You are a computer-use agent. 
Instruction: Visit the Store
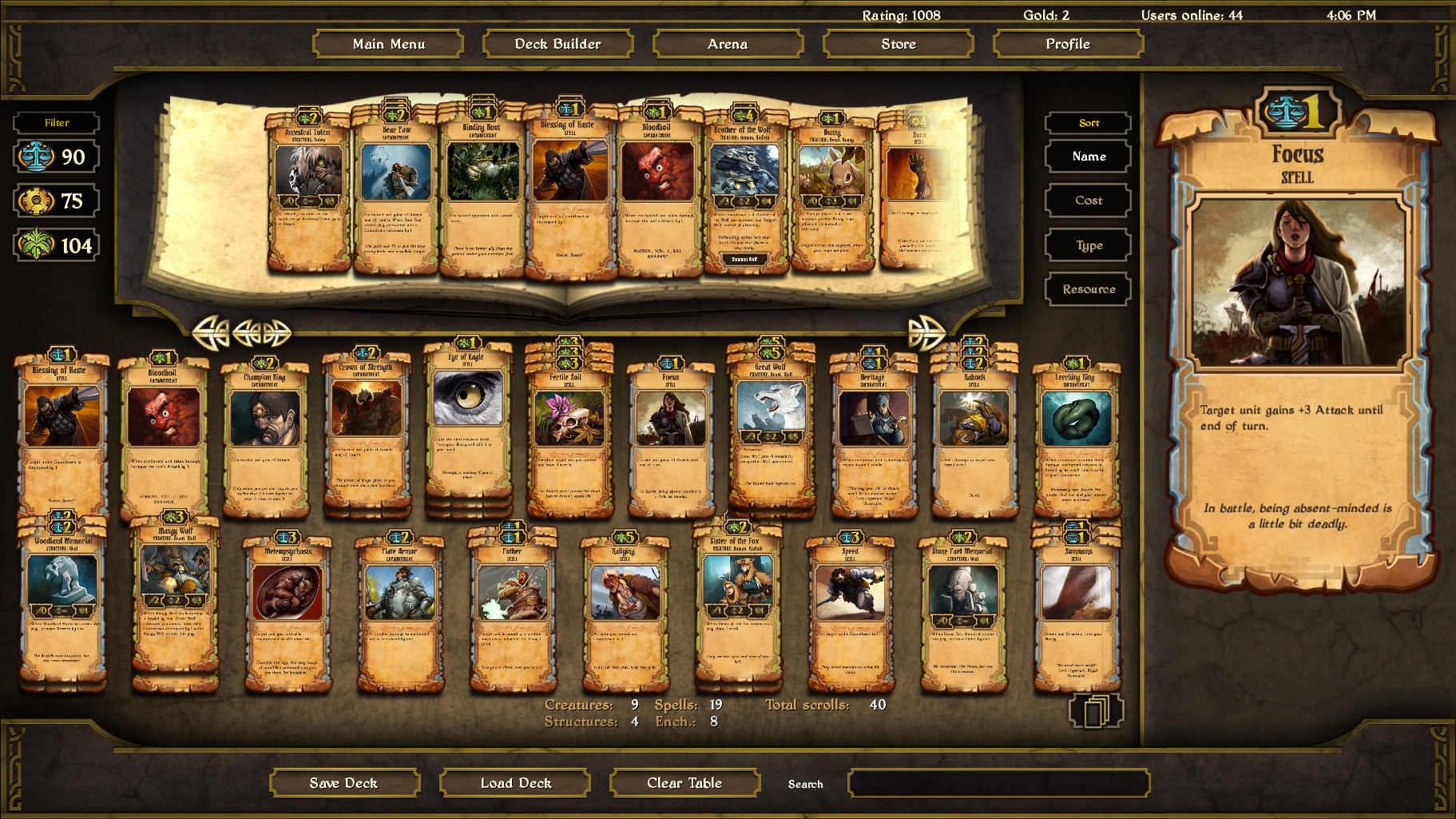[x=898, y=44]
